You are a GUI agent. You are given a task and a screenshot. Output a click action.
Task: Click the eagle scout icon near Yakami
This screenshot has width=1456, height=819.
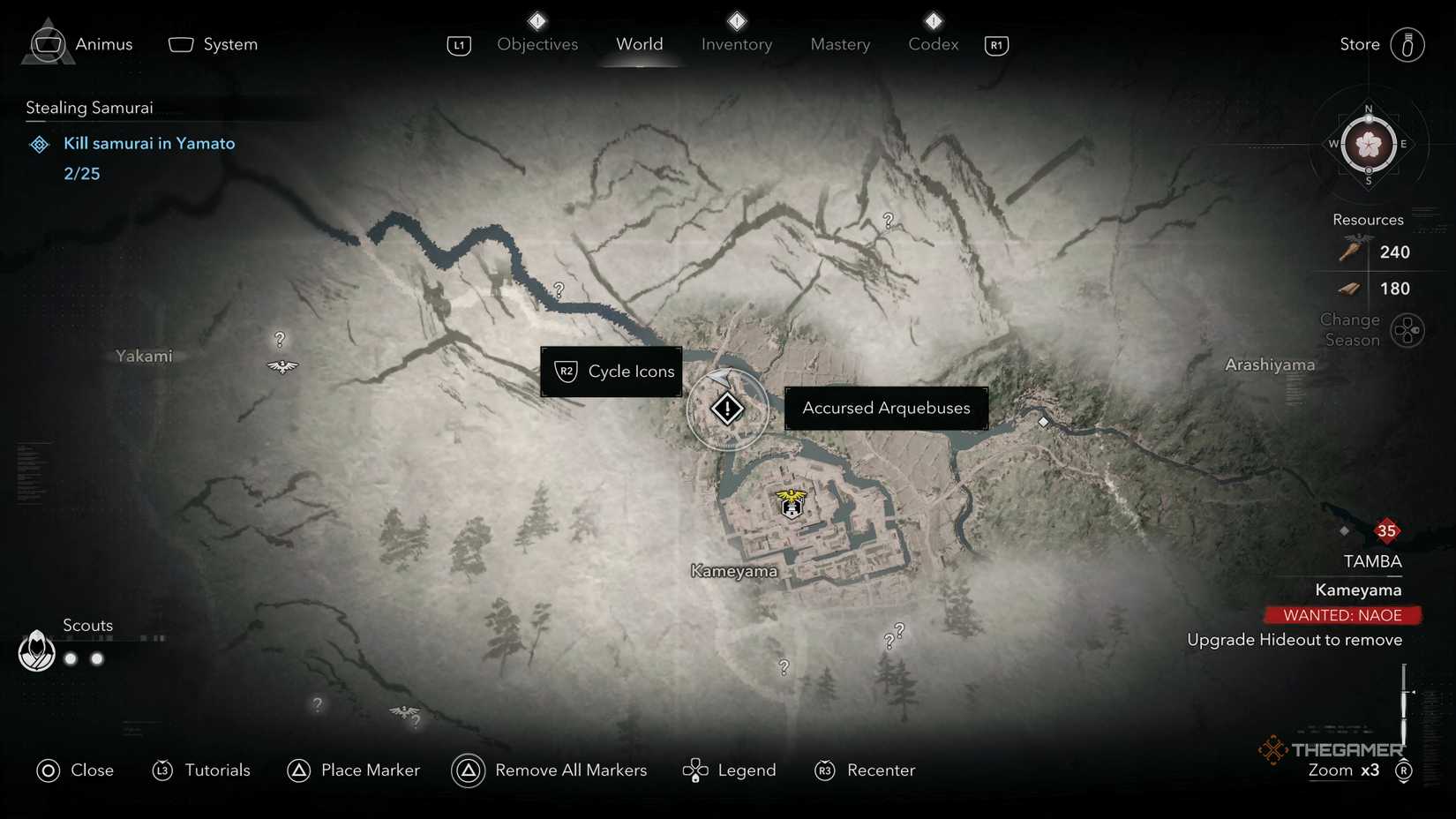point(281,365)
